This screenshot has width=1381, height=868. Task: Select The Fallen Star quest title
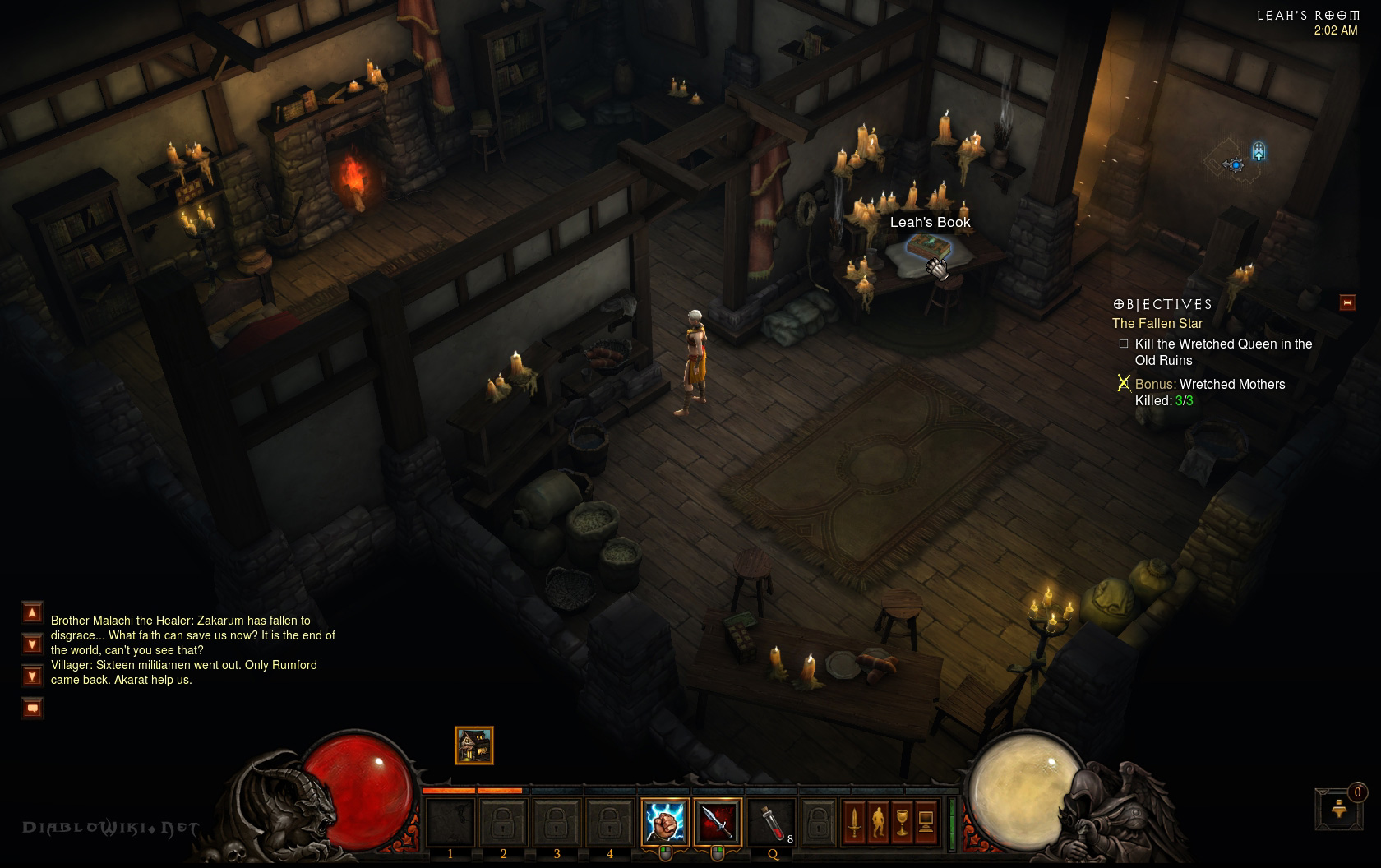tap(1157, 324)
